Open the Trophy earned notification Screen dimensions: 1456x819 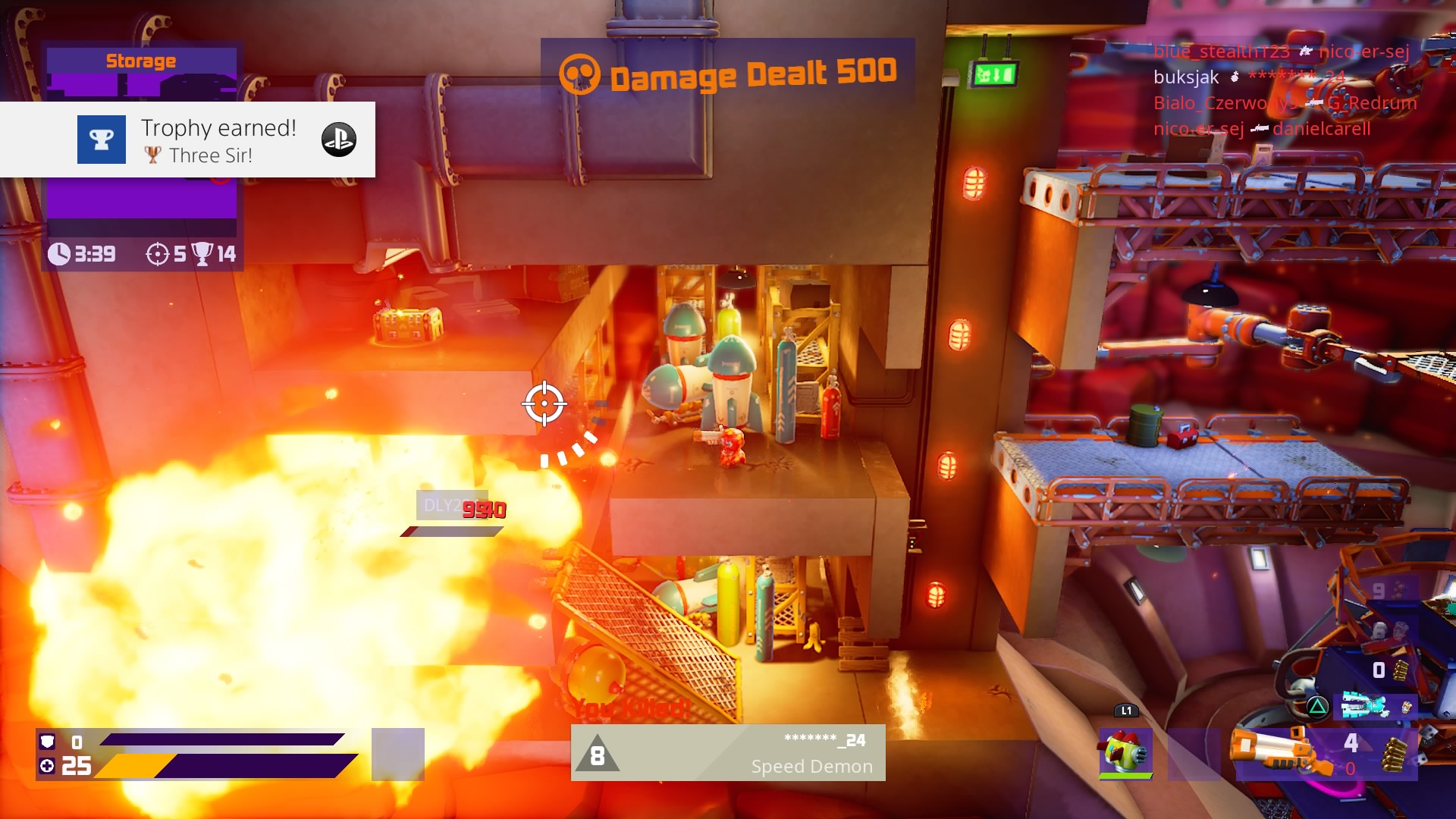tap(187, 140)
